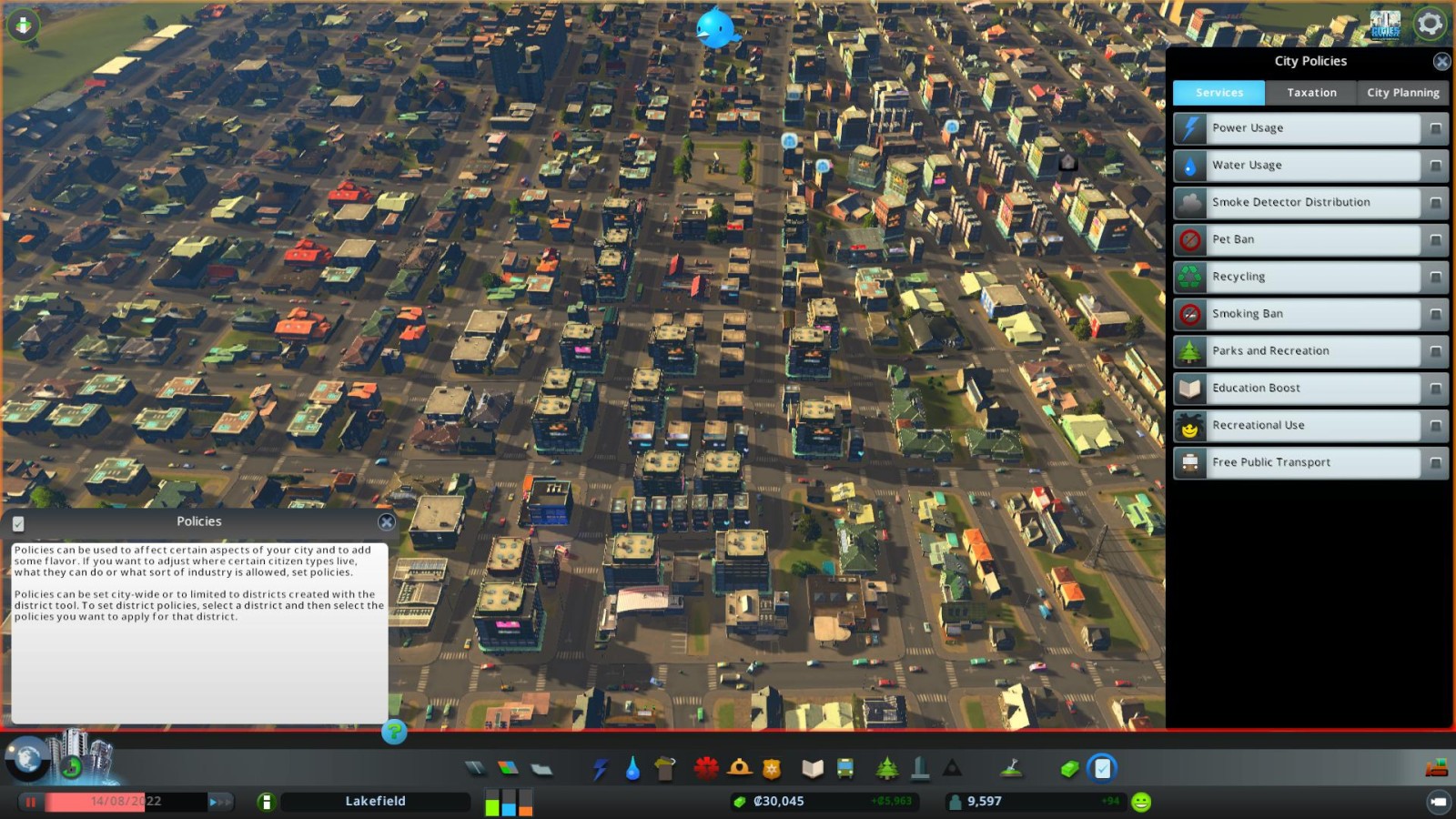The height and width of the screenshot is (819, 1456).
Task: Open the City Planning tab
Action: [1402, 93]
